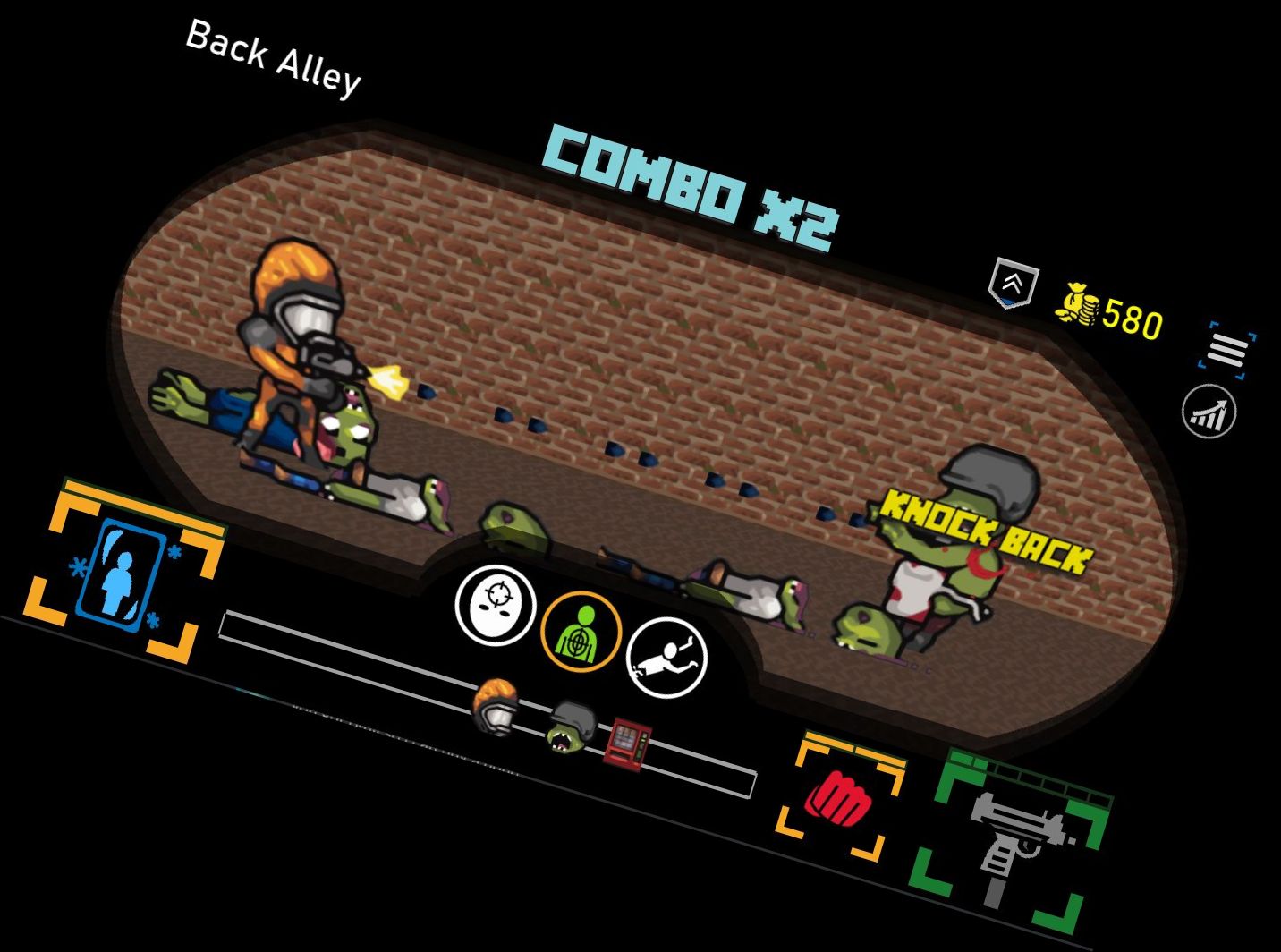Select the green body shot targeting icon

point(581,631)
